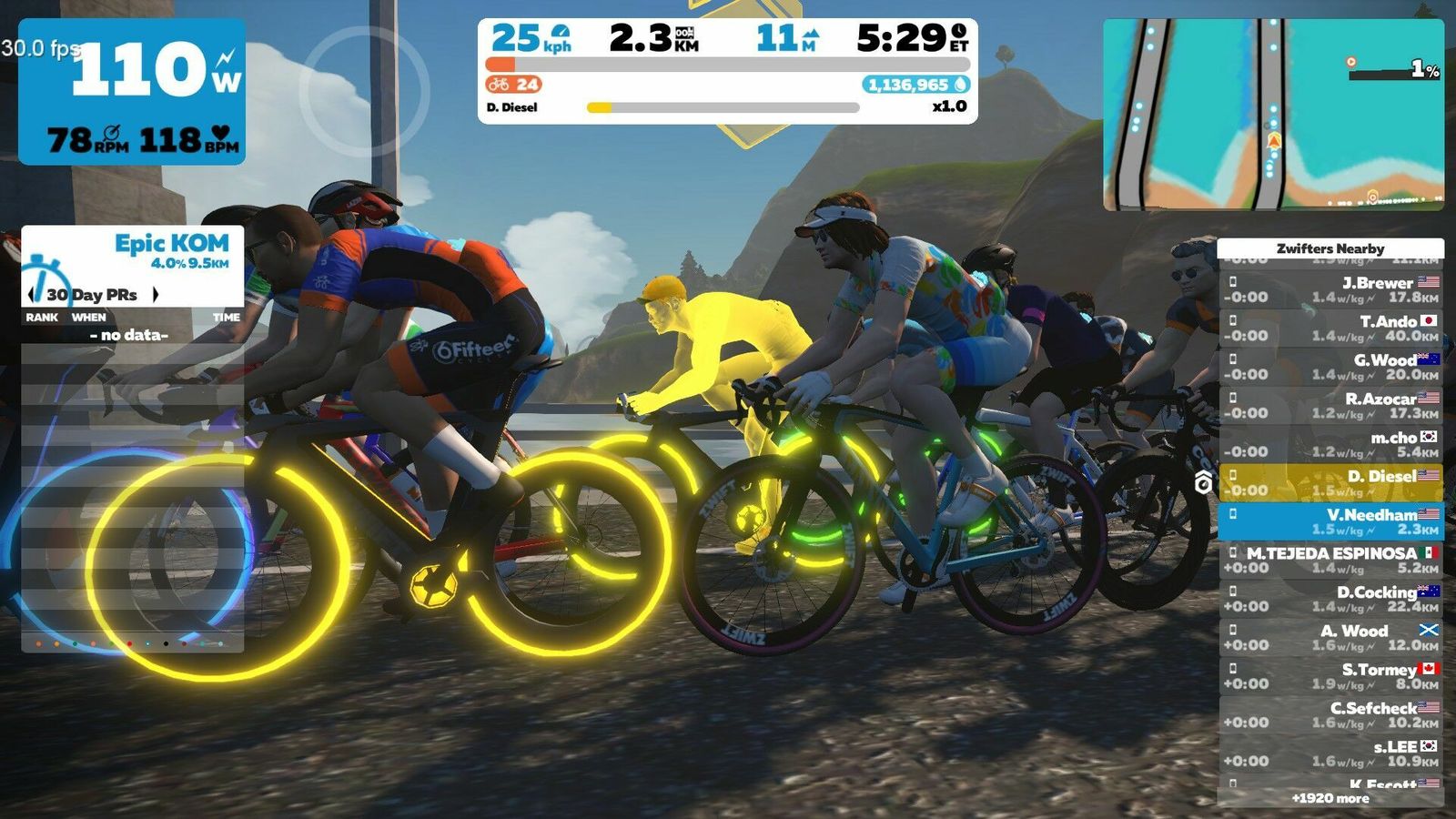Select M.TEJEDA ESPINOSA in nearby list
The height and width of the screenshot is (819, 1456).
pos(1330,561)
